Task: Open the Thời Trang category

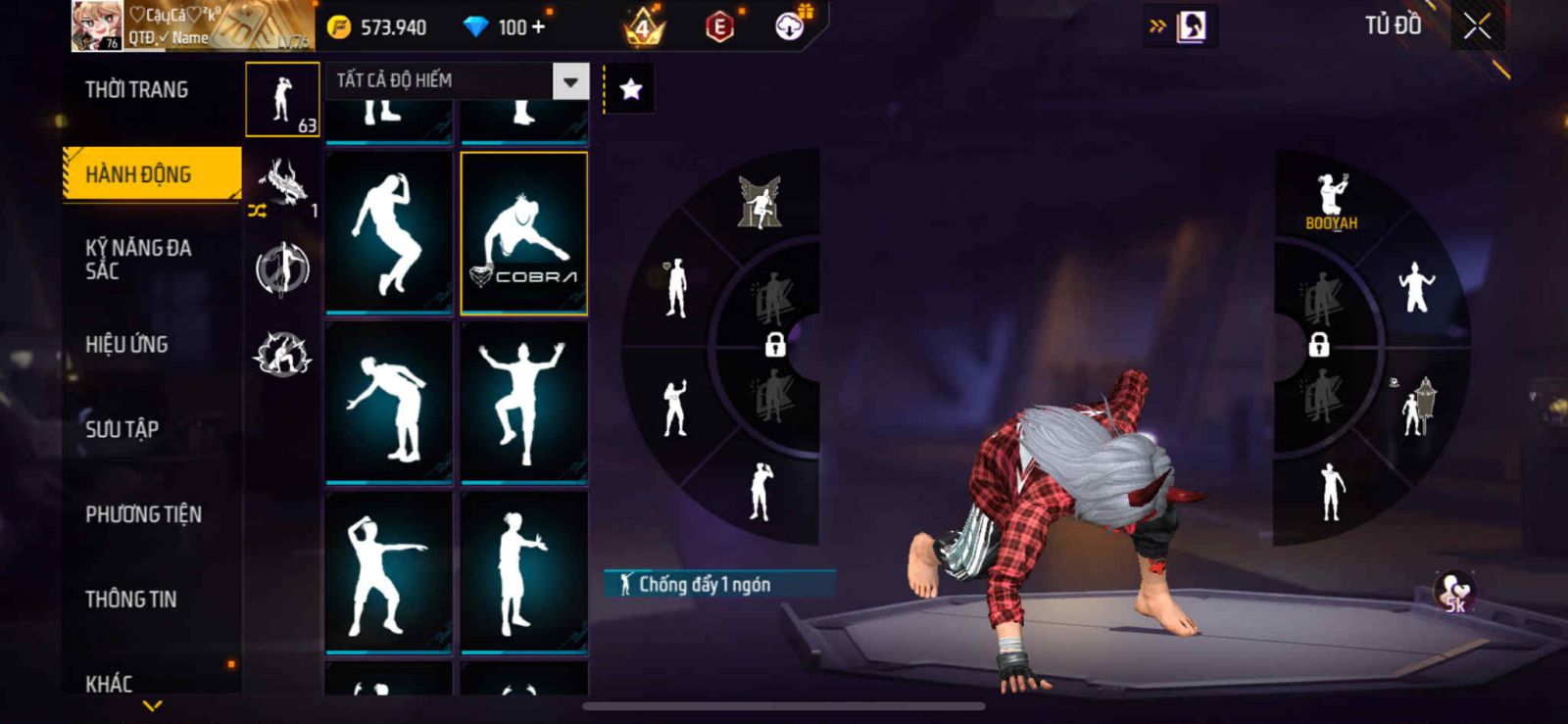Action: pyautogui.click(x=136, y=90)
